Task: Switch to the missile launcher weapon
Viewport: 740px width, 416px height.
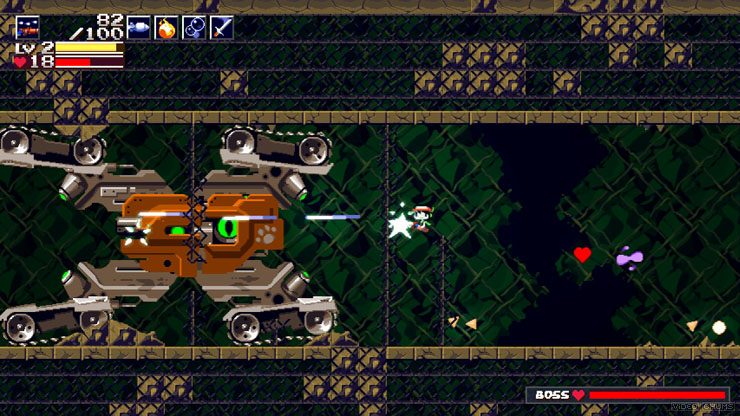Action: tap(138, 27)
